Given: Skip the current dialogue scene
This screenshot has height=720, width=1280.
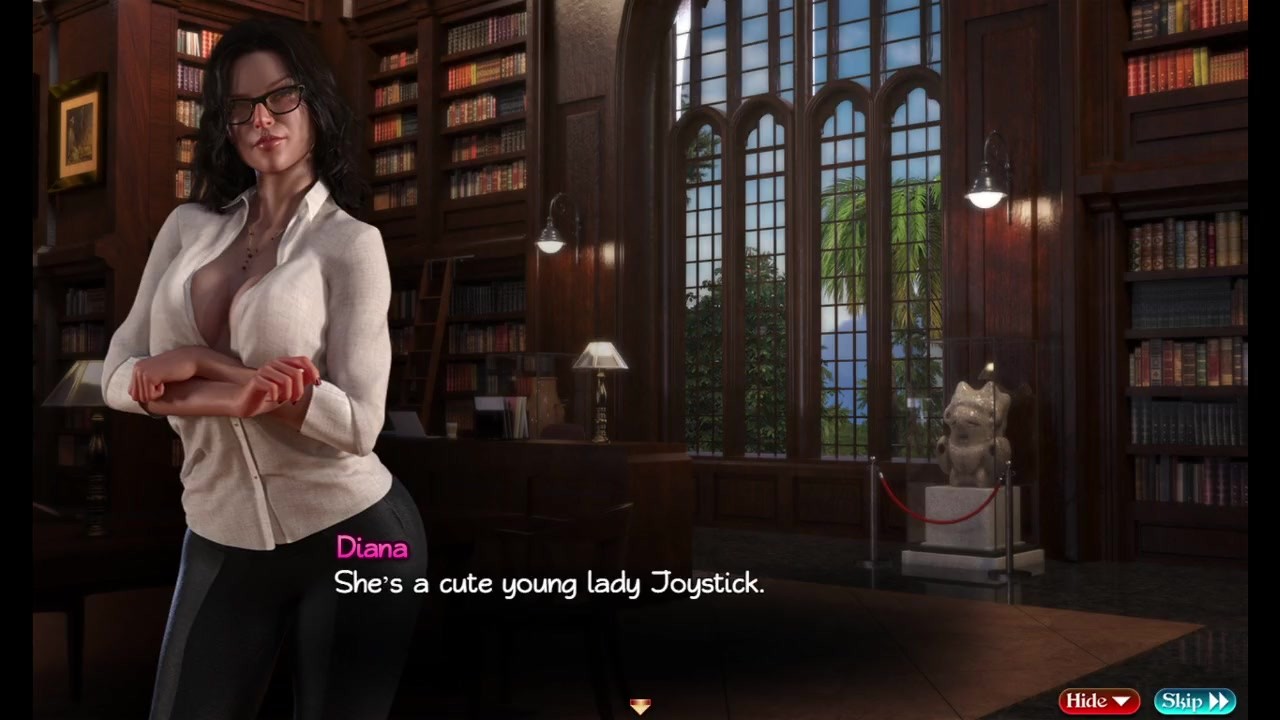Looking at the screenshot, I should 1194,701.
